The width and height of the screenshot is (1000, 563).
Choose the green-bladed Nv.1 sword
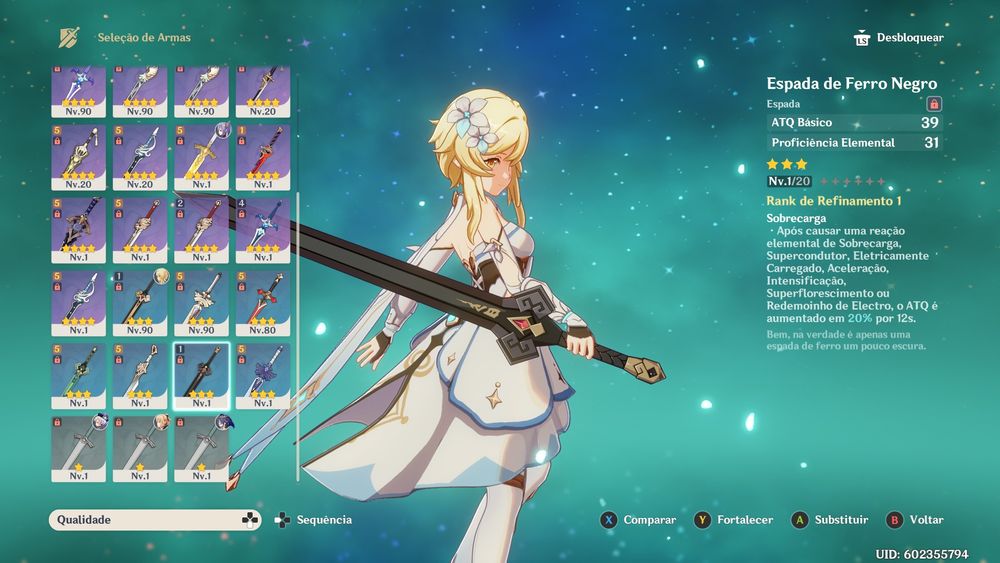point(77,375)
